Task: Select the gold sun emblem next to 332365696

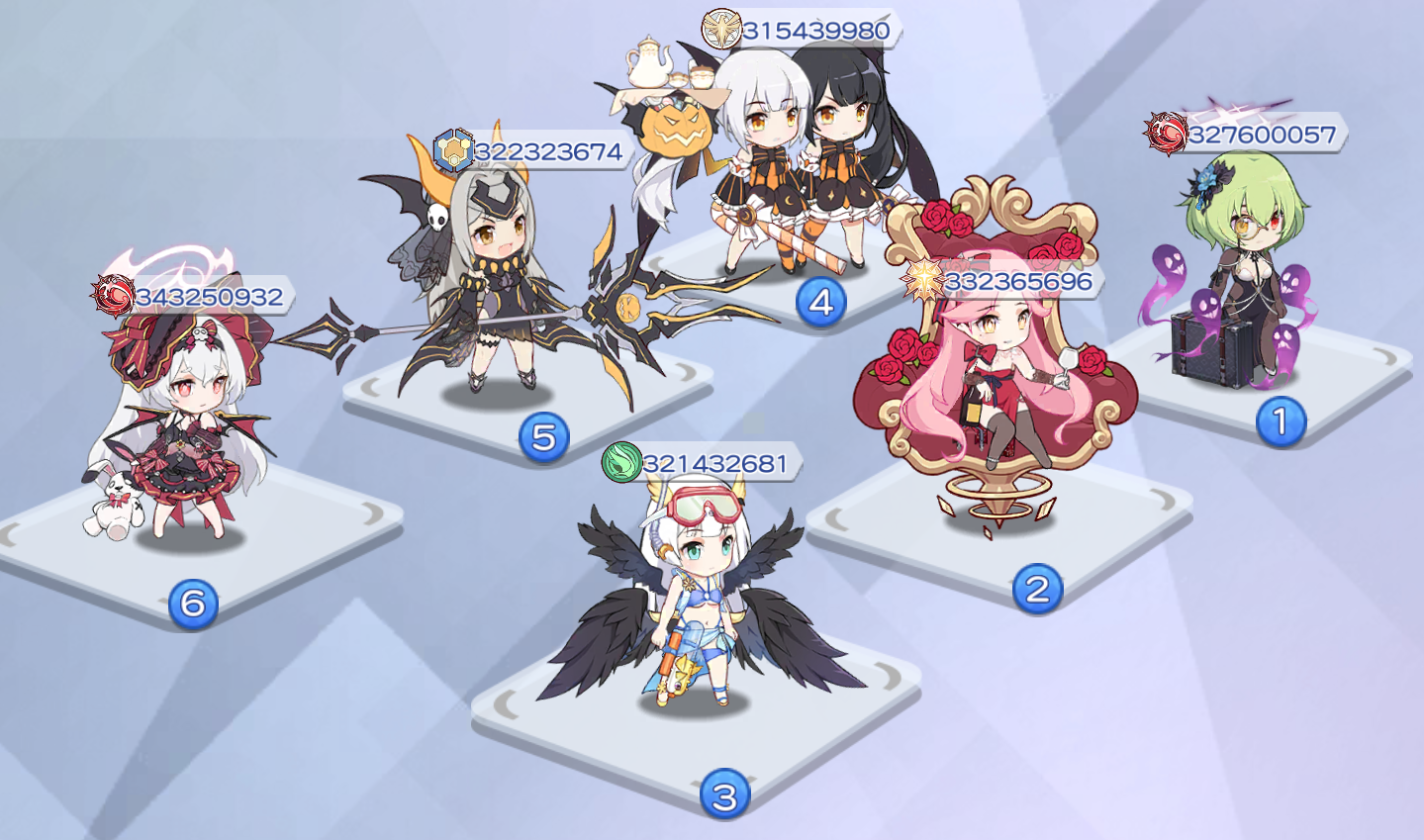Action: (924, 280)
